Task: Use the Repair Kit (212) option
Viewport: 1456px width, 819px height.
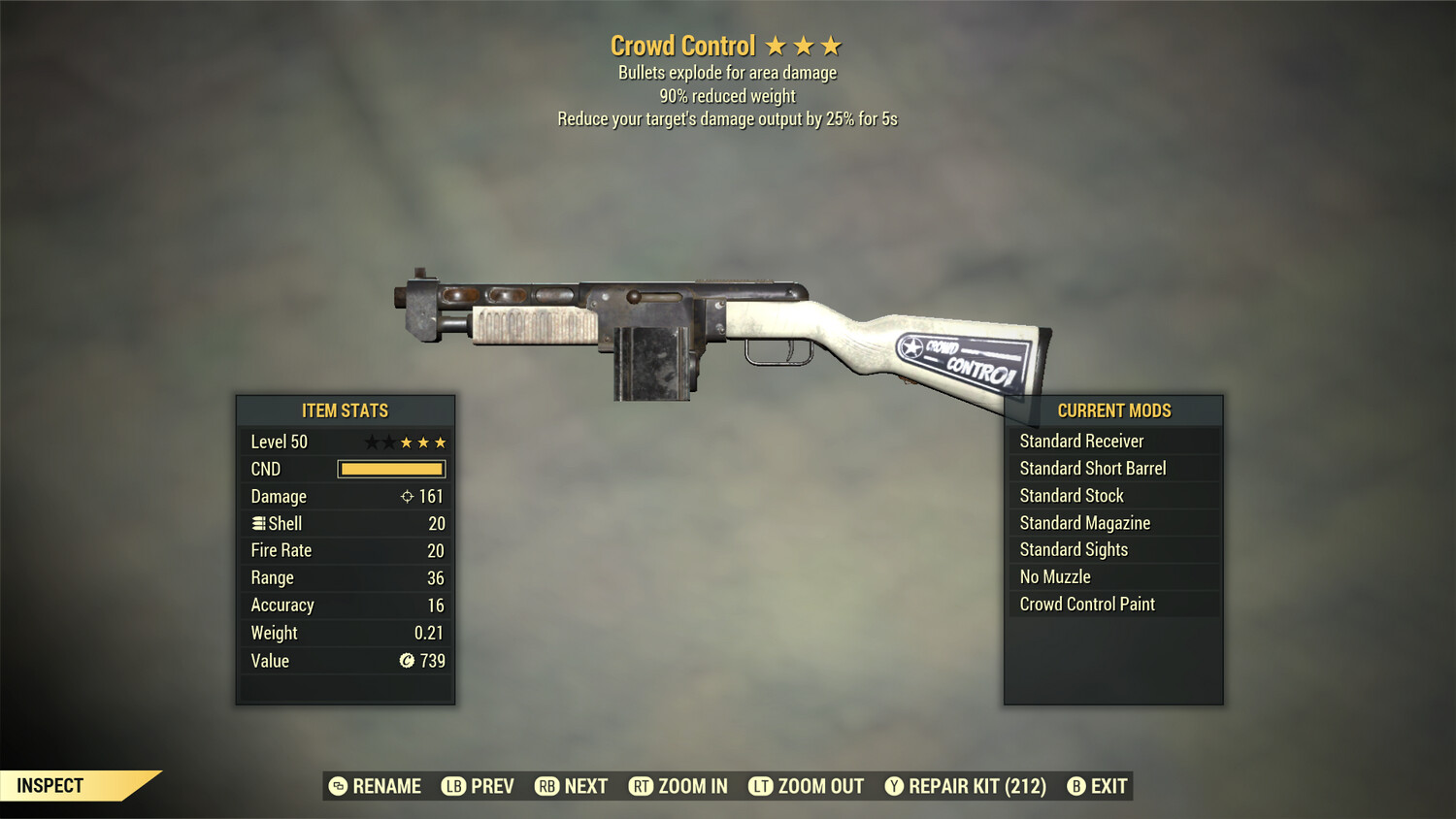Action: tap(966, 786)
